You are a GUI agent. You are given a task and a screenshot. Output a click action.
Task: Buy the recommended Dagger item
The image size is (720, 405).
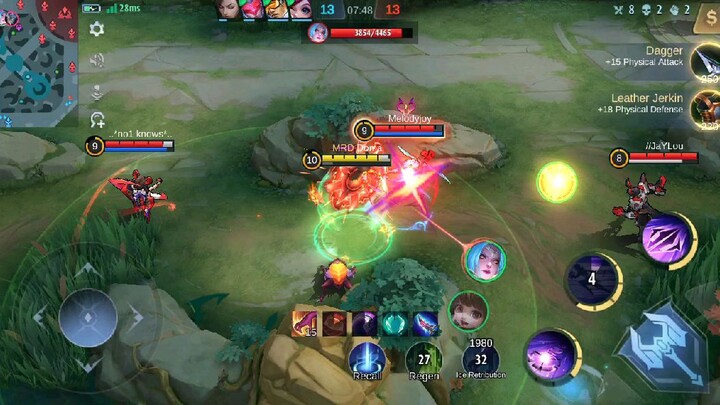[706, 63]
